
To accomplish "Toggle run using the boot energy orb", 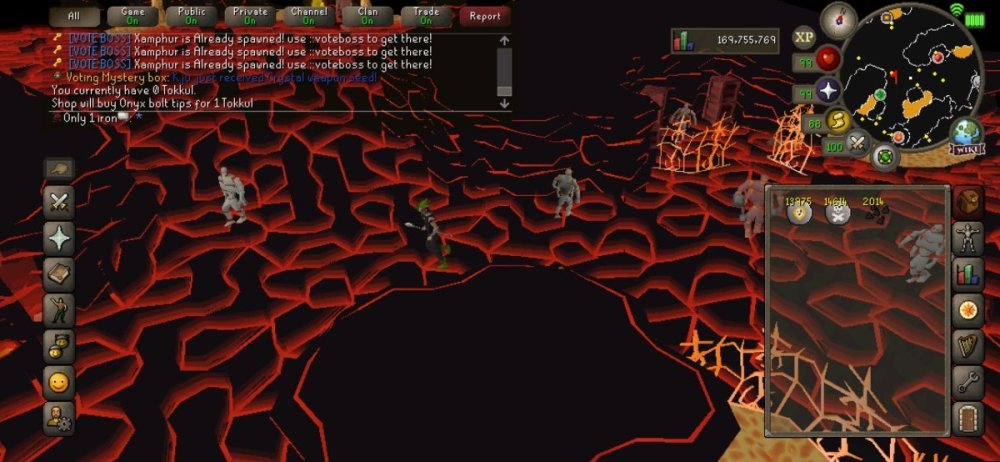I will [x=837, y=120].
